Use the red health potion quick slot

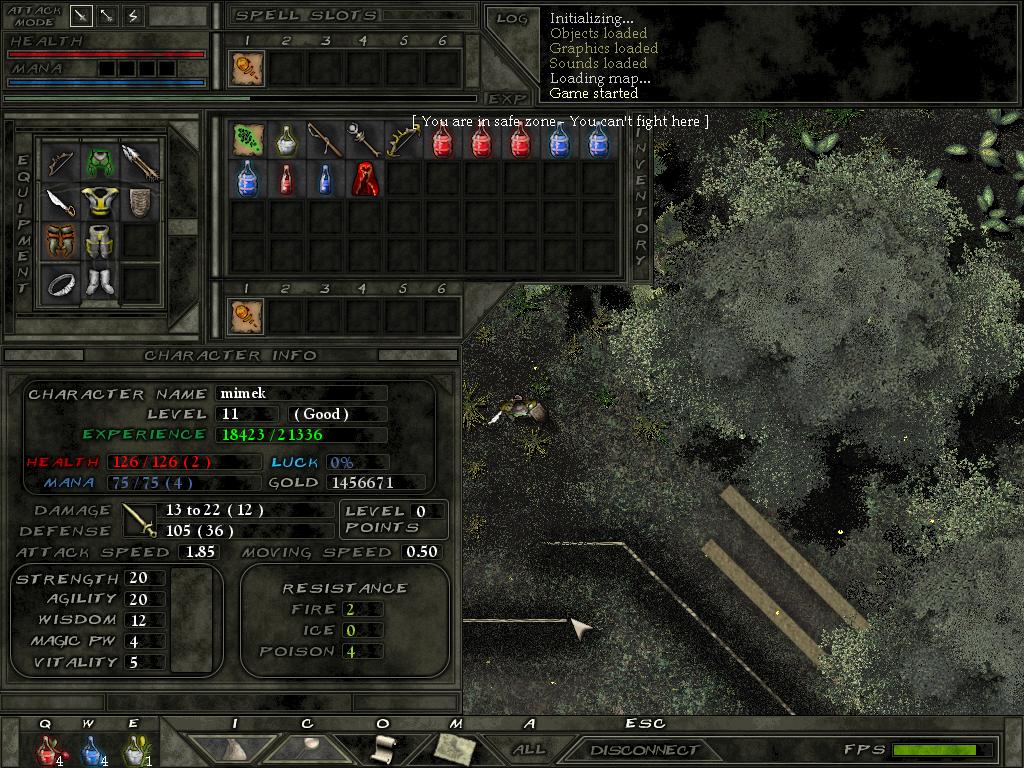(47, 749)
